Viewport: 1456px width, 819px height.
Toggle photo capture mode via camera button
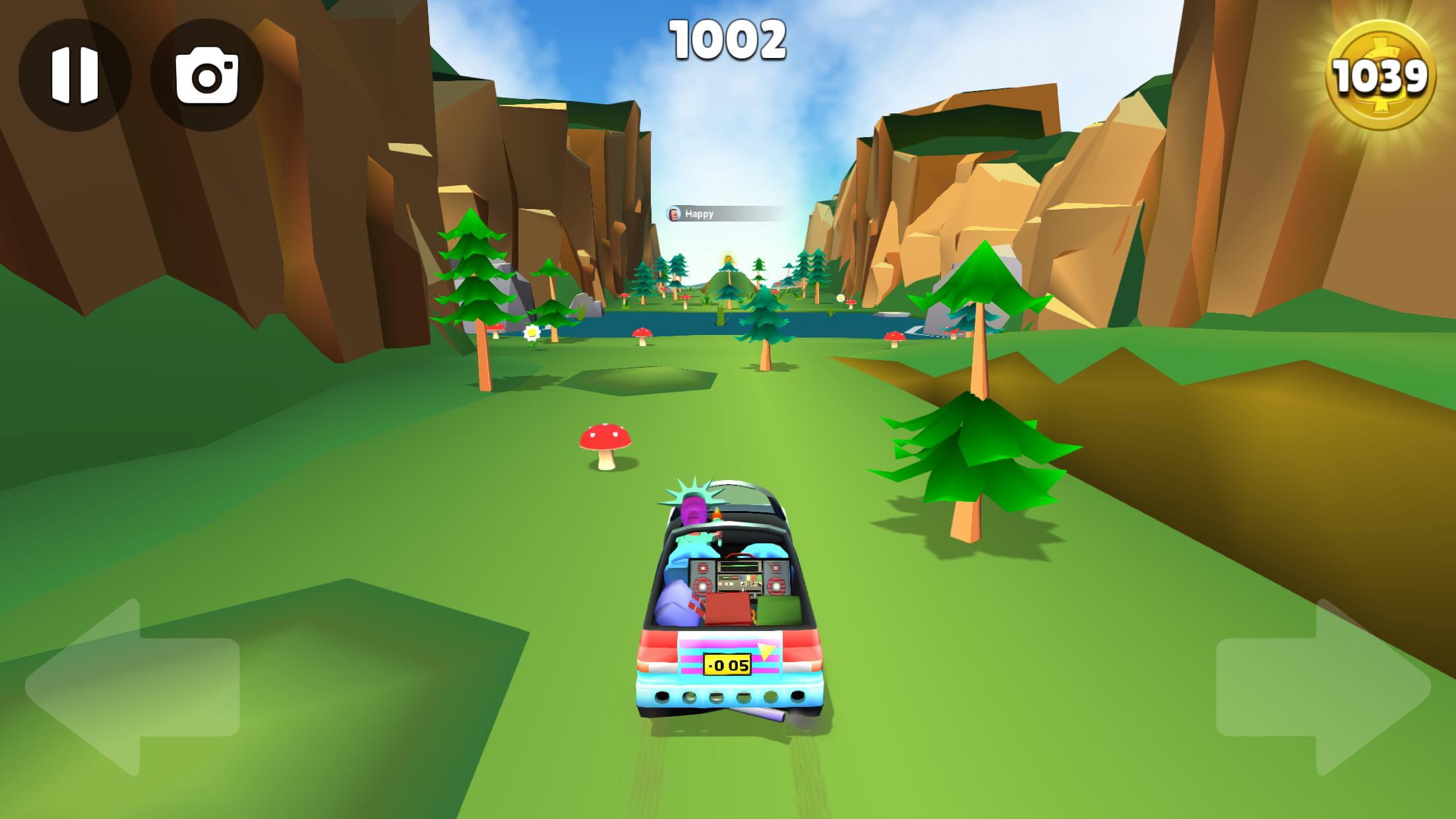click(x=205, y=75)
